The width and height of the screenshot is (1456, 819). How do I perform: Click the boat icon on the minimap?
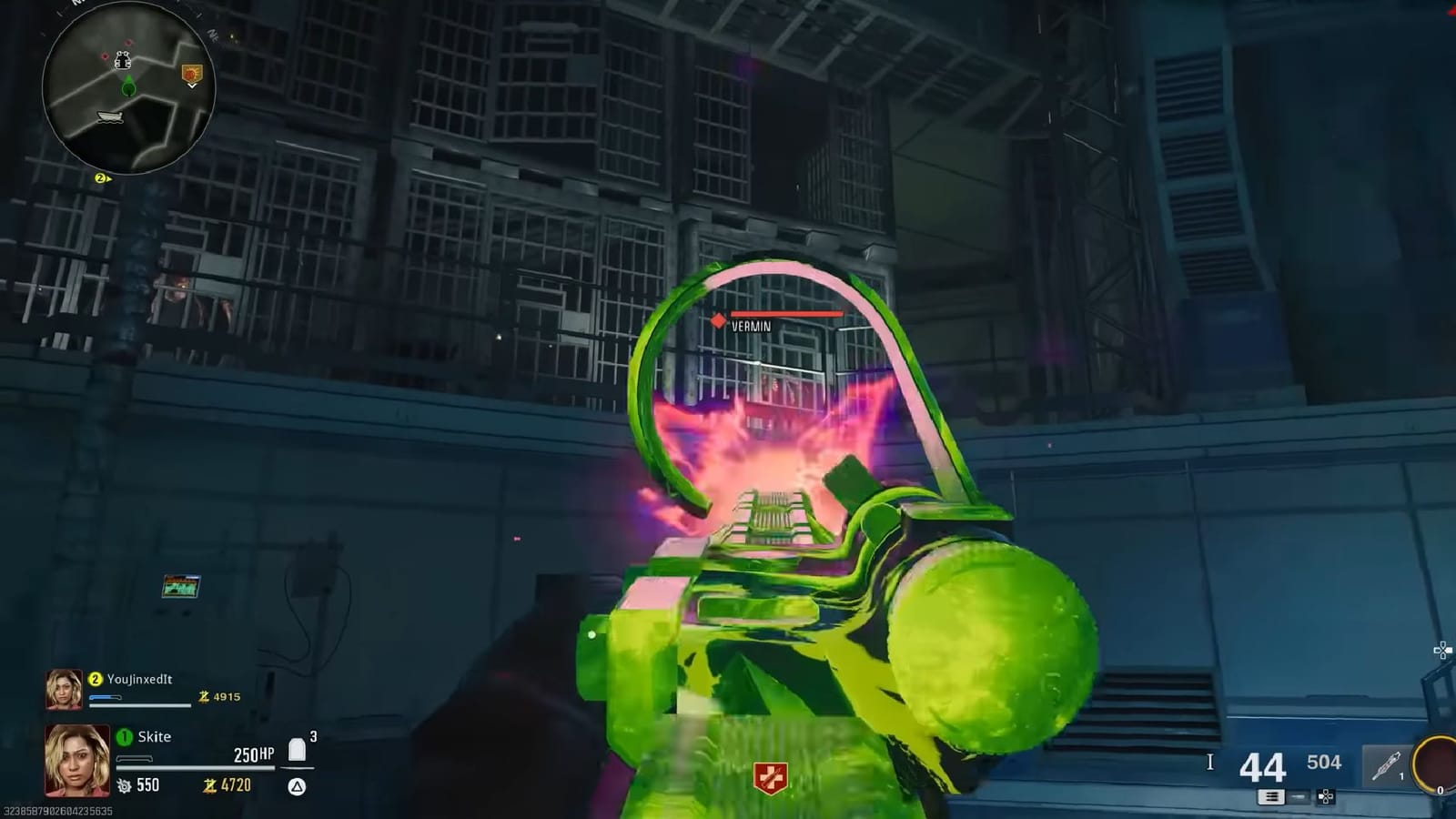click(x=110, y=116)
